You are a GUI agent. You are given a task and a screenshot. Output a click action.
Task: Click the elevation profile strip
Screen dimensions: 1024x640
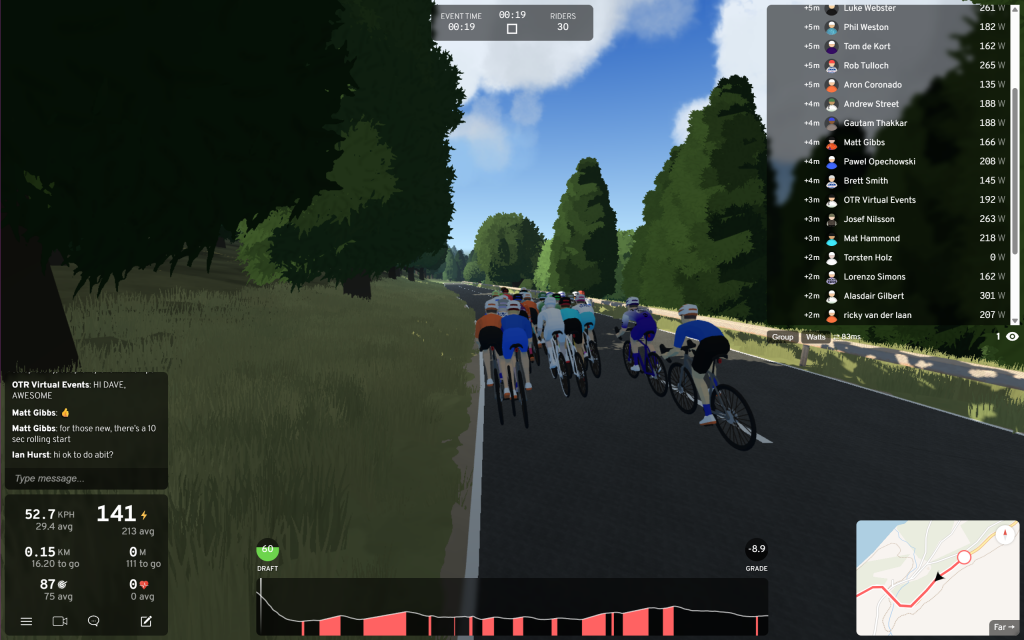tap(512, 610)
